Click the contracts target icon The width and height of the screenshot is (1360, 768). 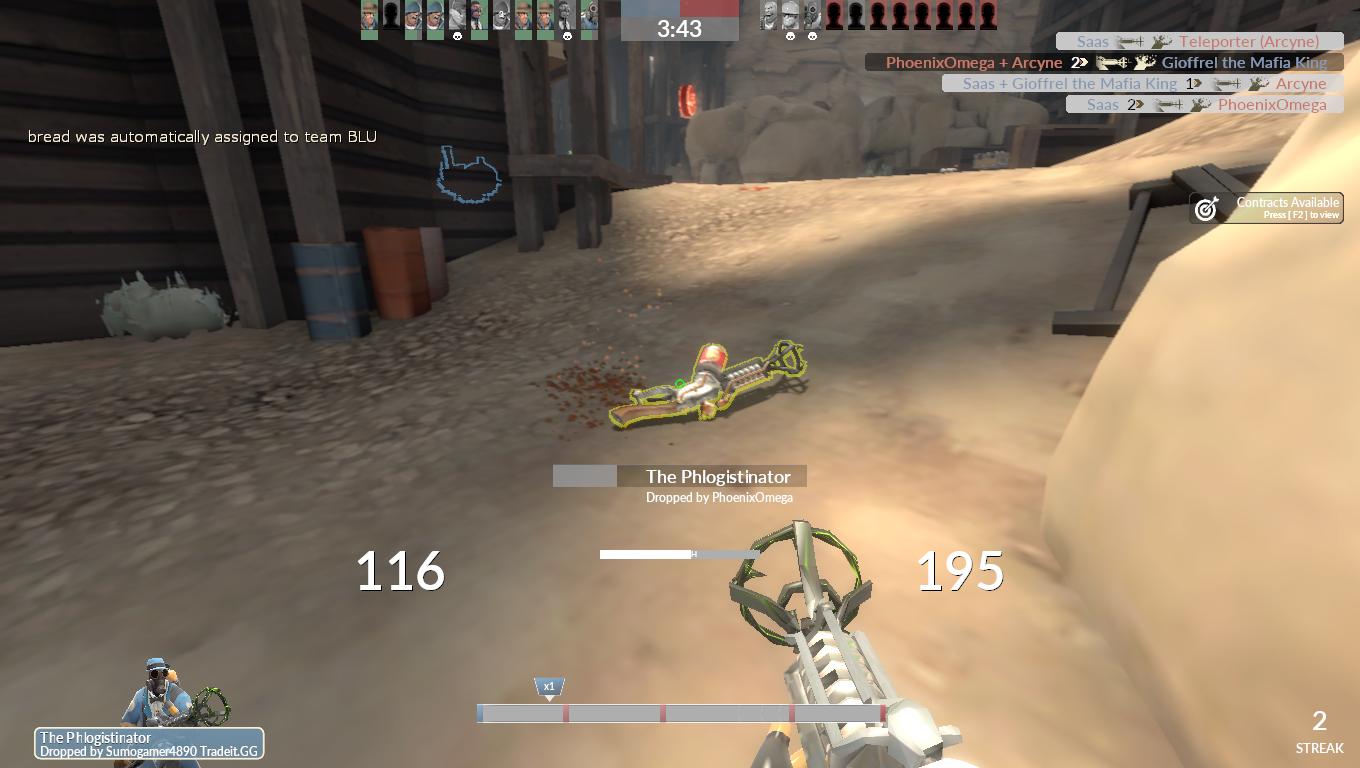[1207, 208]
